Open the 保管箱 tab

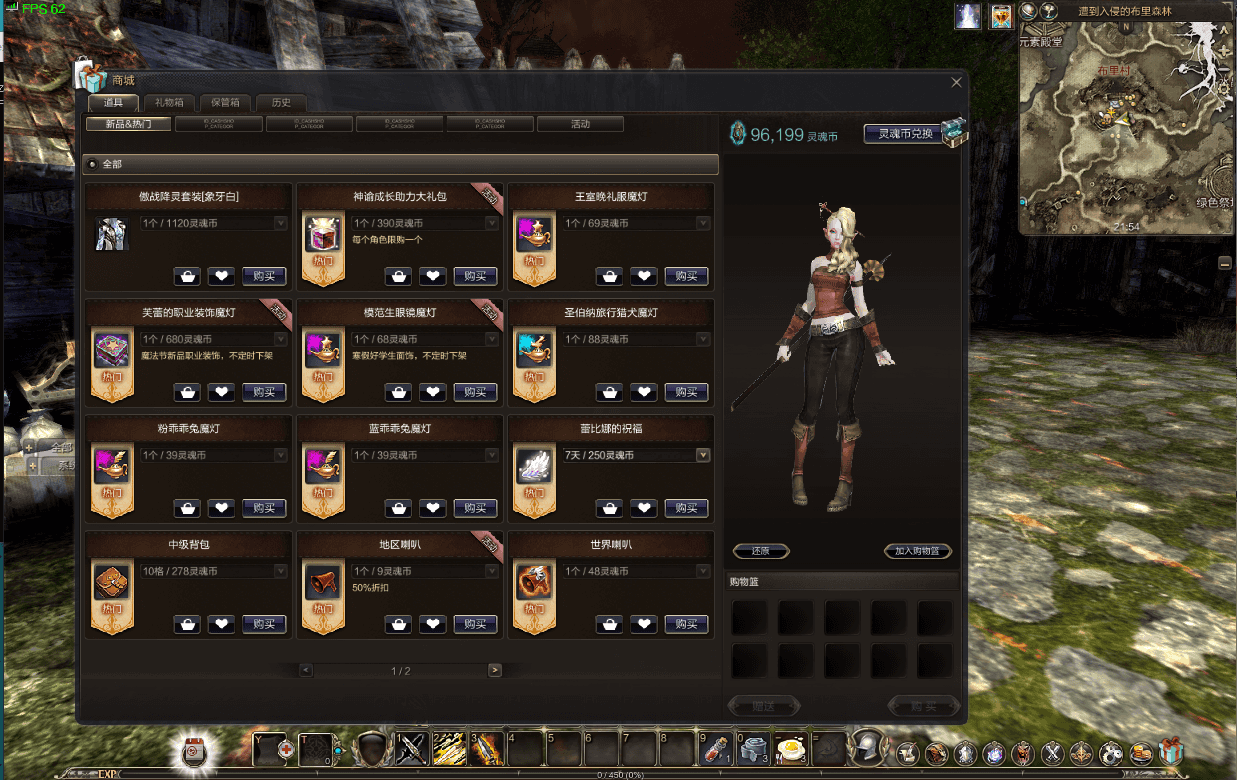point(225,102)
